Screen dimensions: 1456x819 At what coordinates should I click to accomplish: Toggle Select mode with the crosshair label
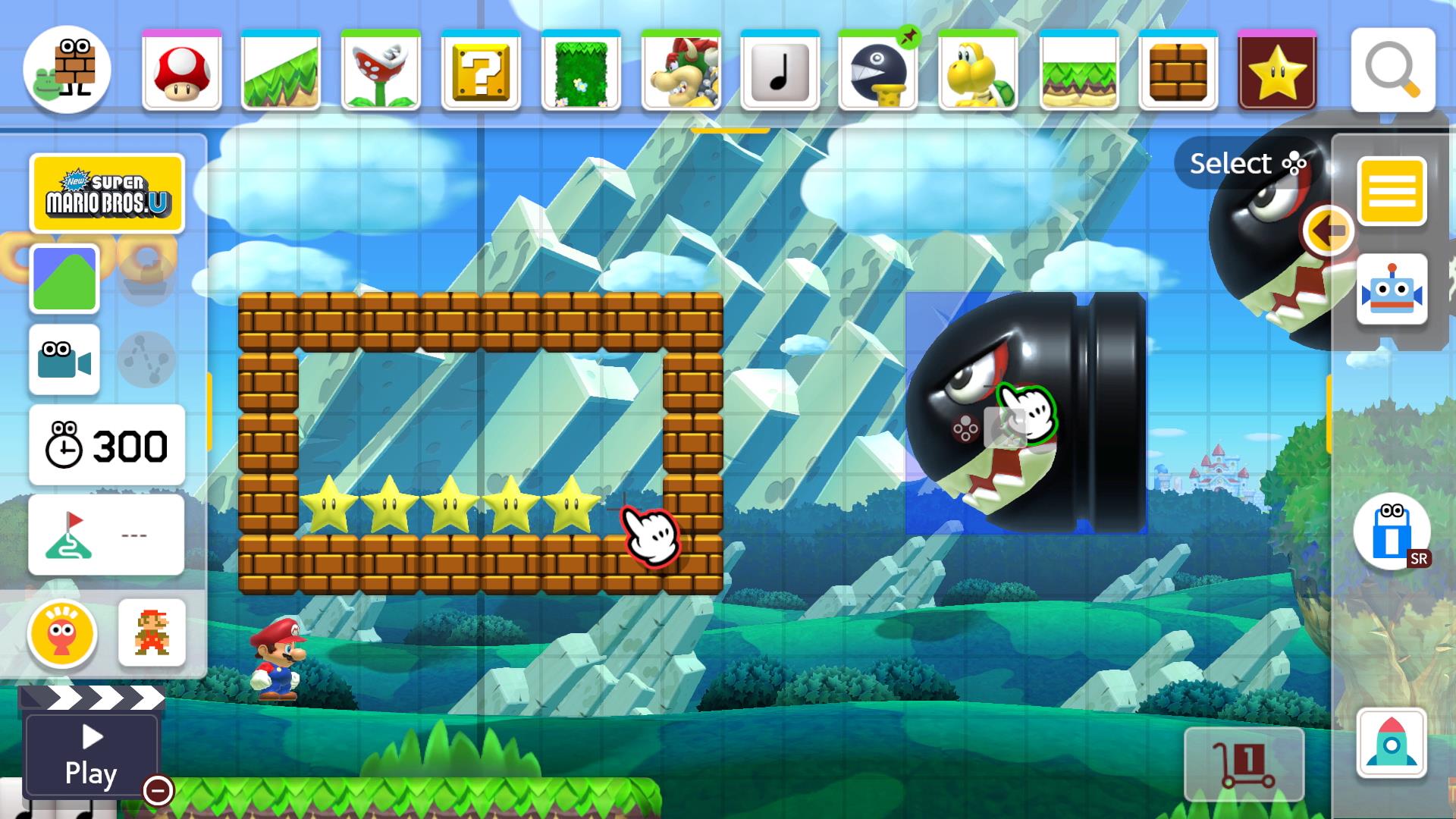pos(1247,163)
